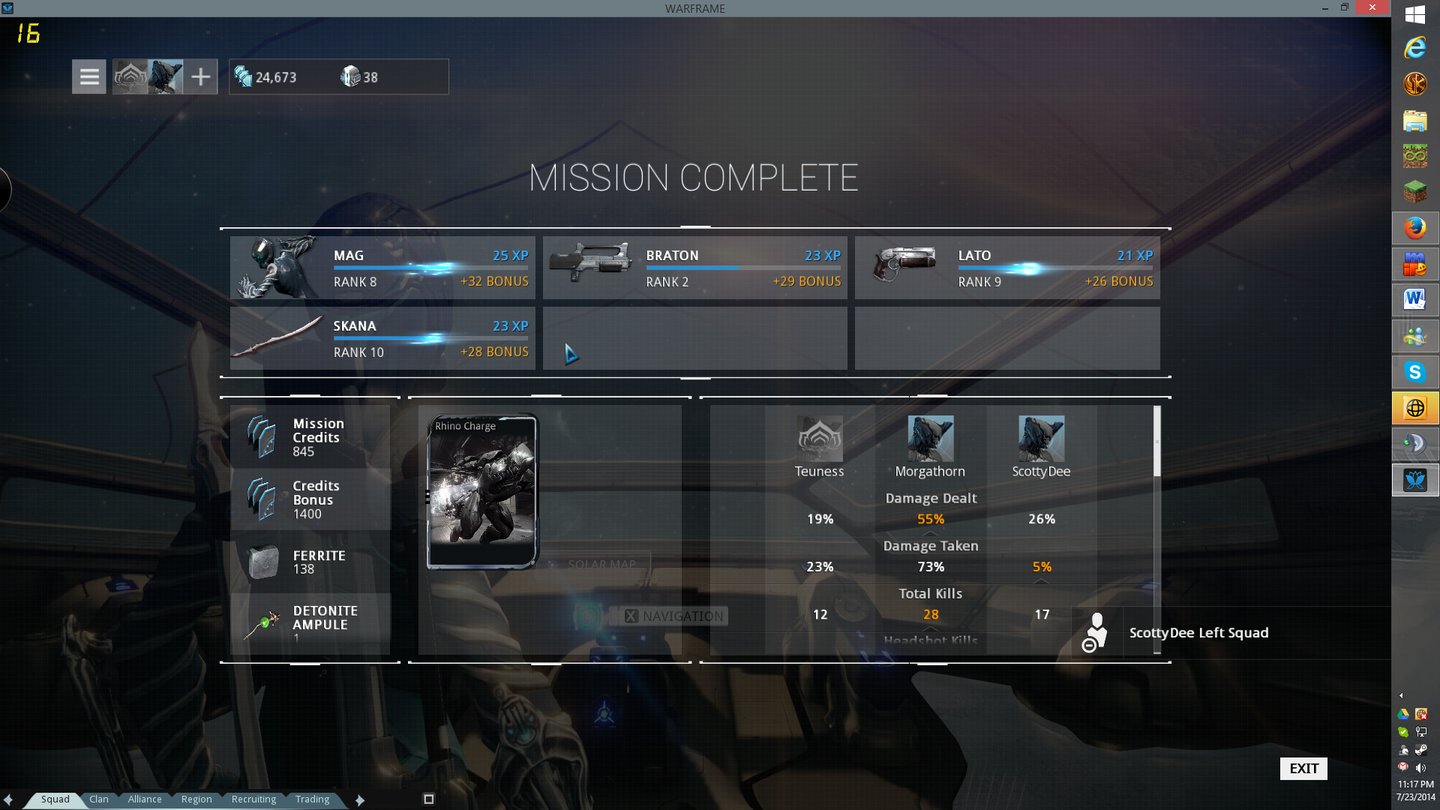Exit the mission complete screen
This screenshot has height=810, width=1440.
1303,768
